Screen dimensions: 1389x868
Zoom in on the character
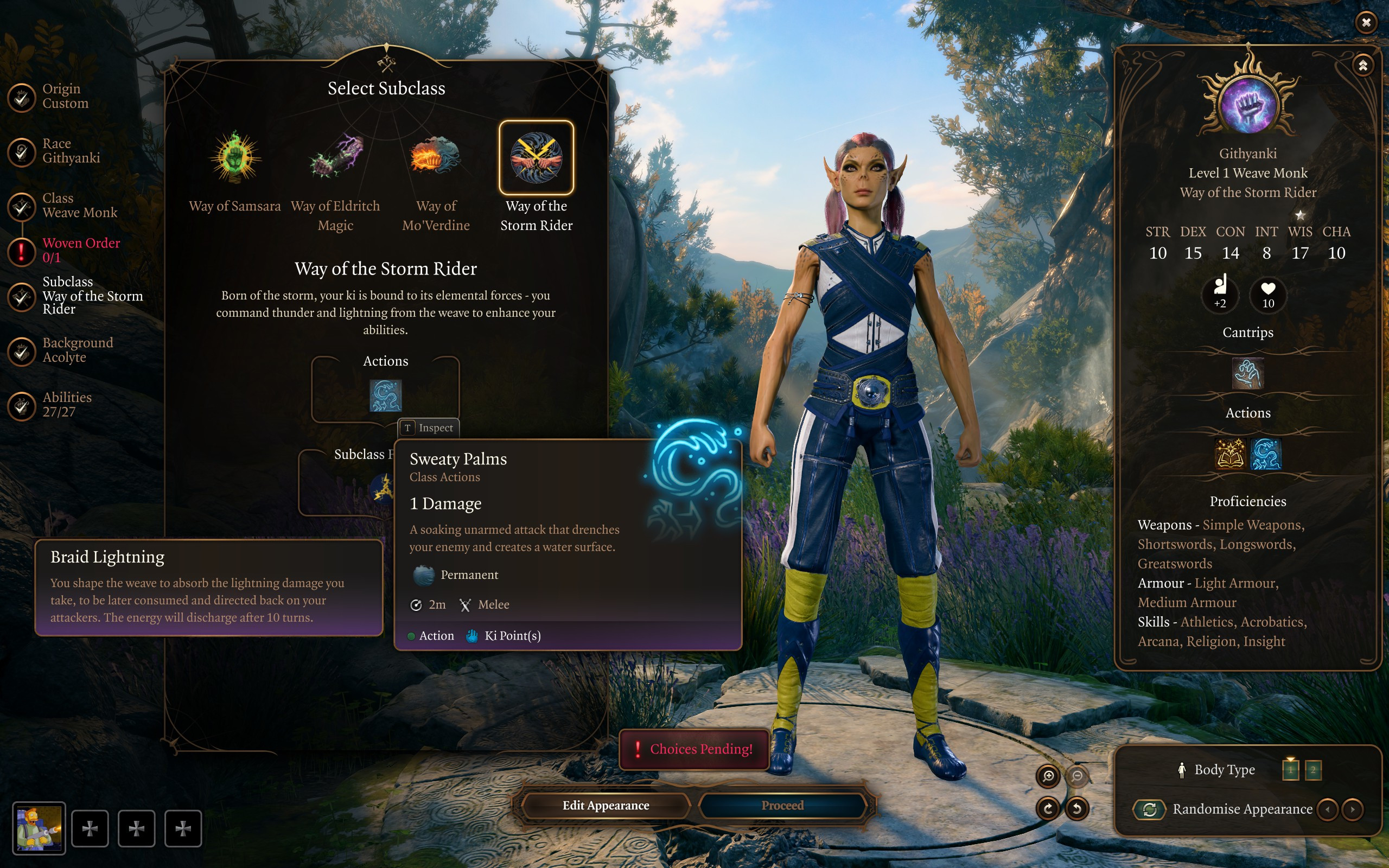1048,776
